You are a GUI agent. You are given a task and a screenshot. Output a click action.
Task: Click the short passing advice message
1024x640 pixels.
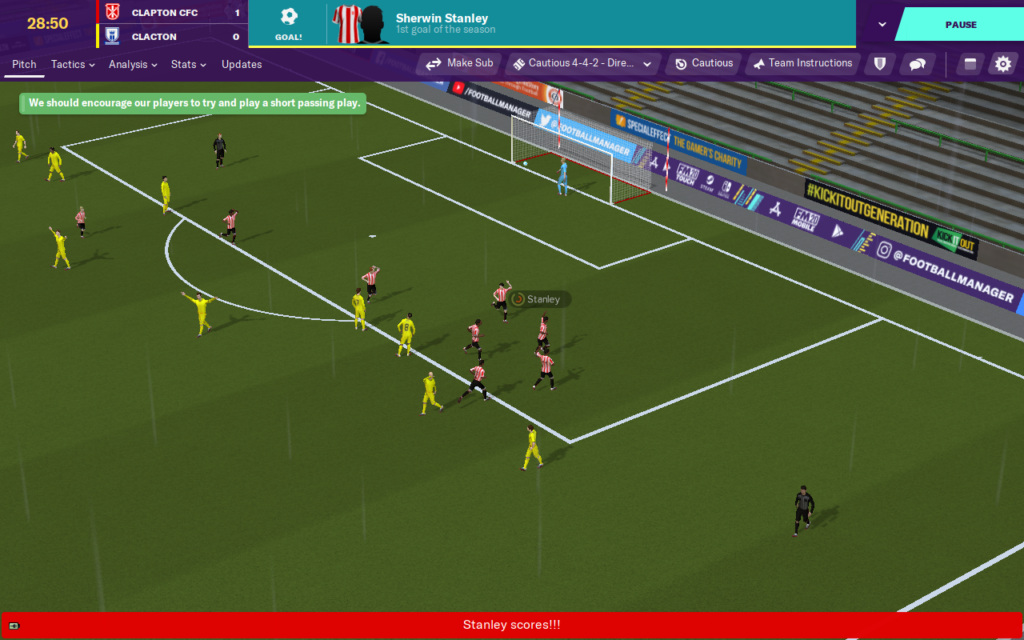point(194,103)
